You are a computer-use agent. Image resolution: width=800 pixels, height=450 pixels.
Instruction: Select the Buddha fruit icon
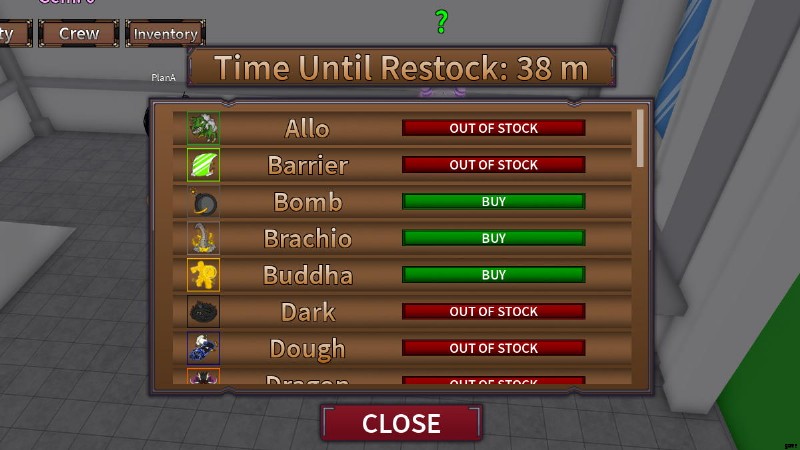pos(204,274)
